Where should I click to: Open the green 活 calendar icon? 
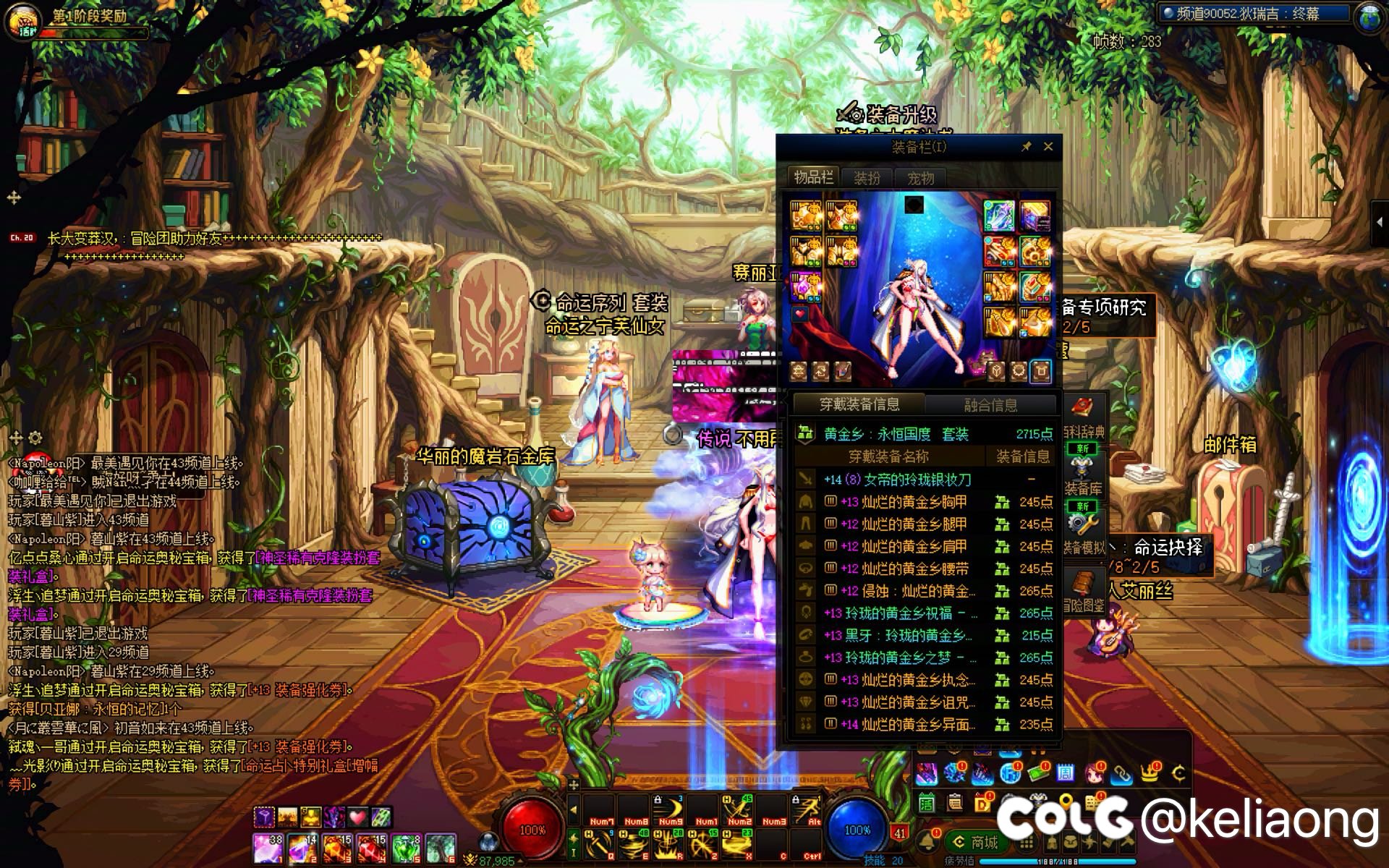tap(927, 803)
